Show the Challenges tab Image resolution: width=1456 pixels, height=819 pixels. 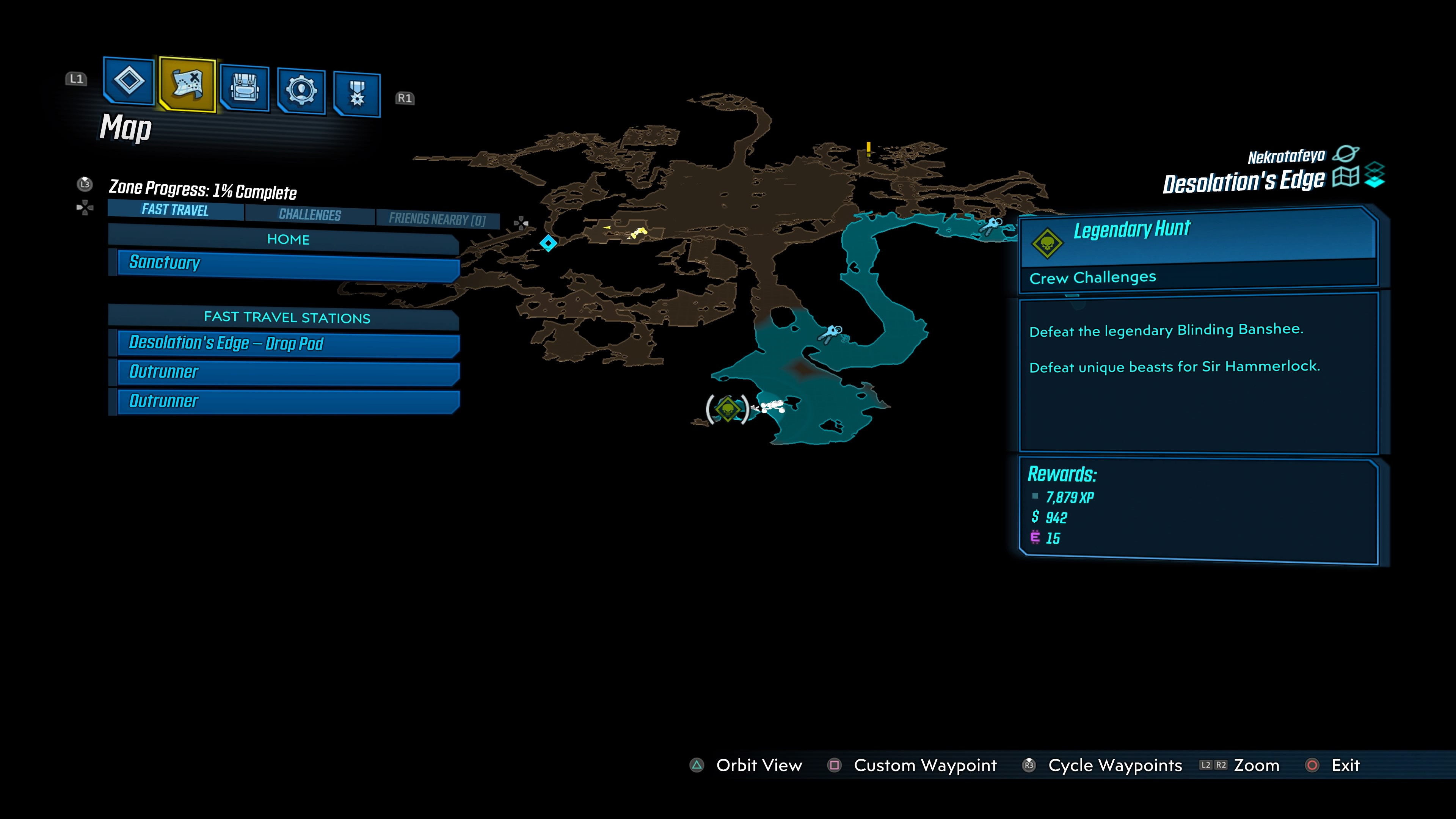(310, 215)
